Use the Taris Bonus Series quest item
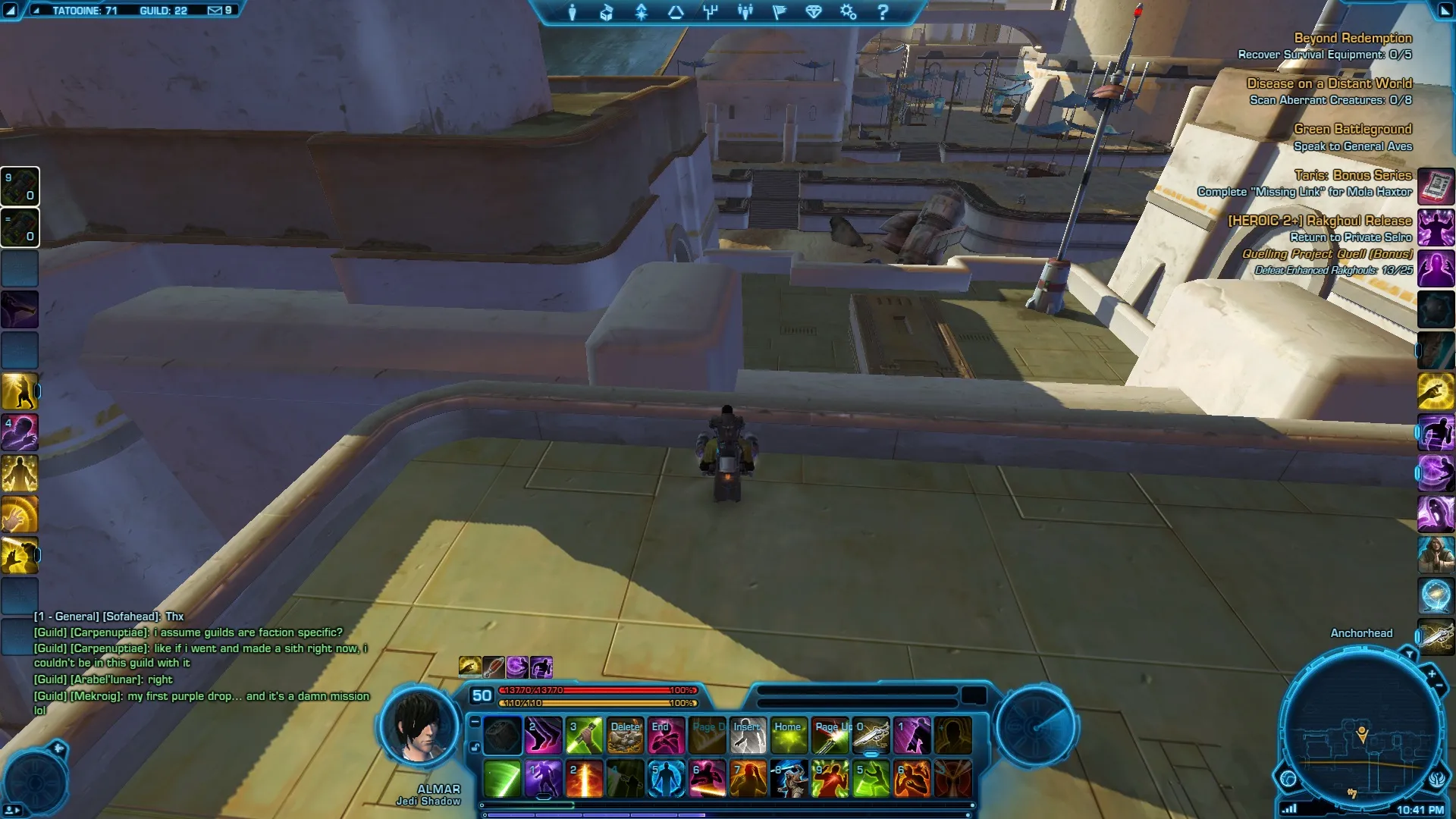This screenshot has width=1456, height=819. click(1436, 185)
